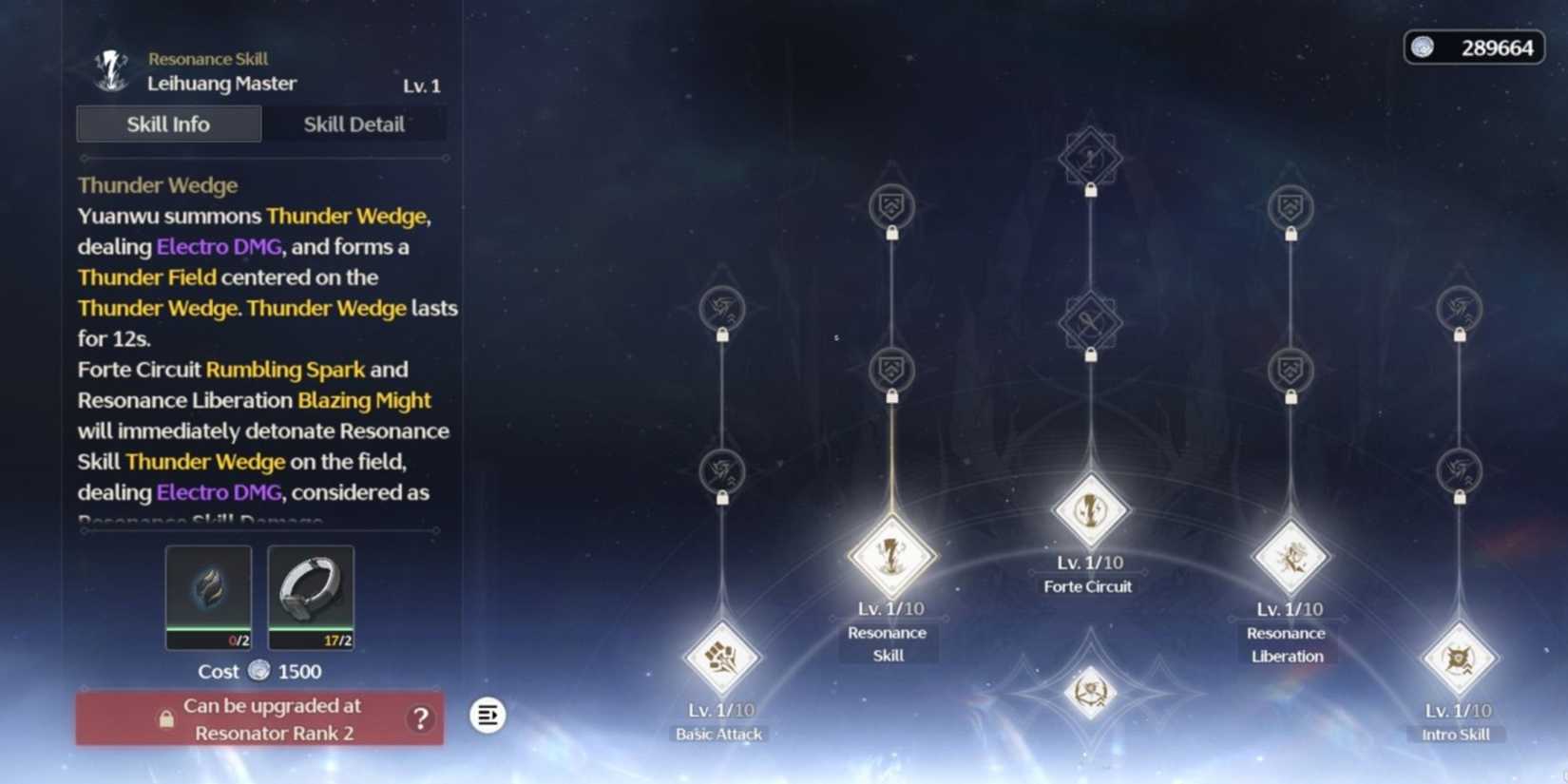This screenshot has width=1568, height=784.
Task: Switch to the Skill Detail tab
Action: 354,124
